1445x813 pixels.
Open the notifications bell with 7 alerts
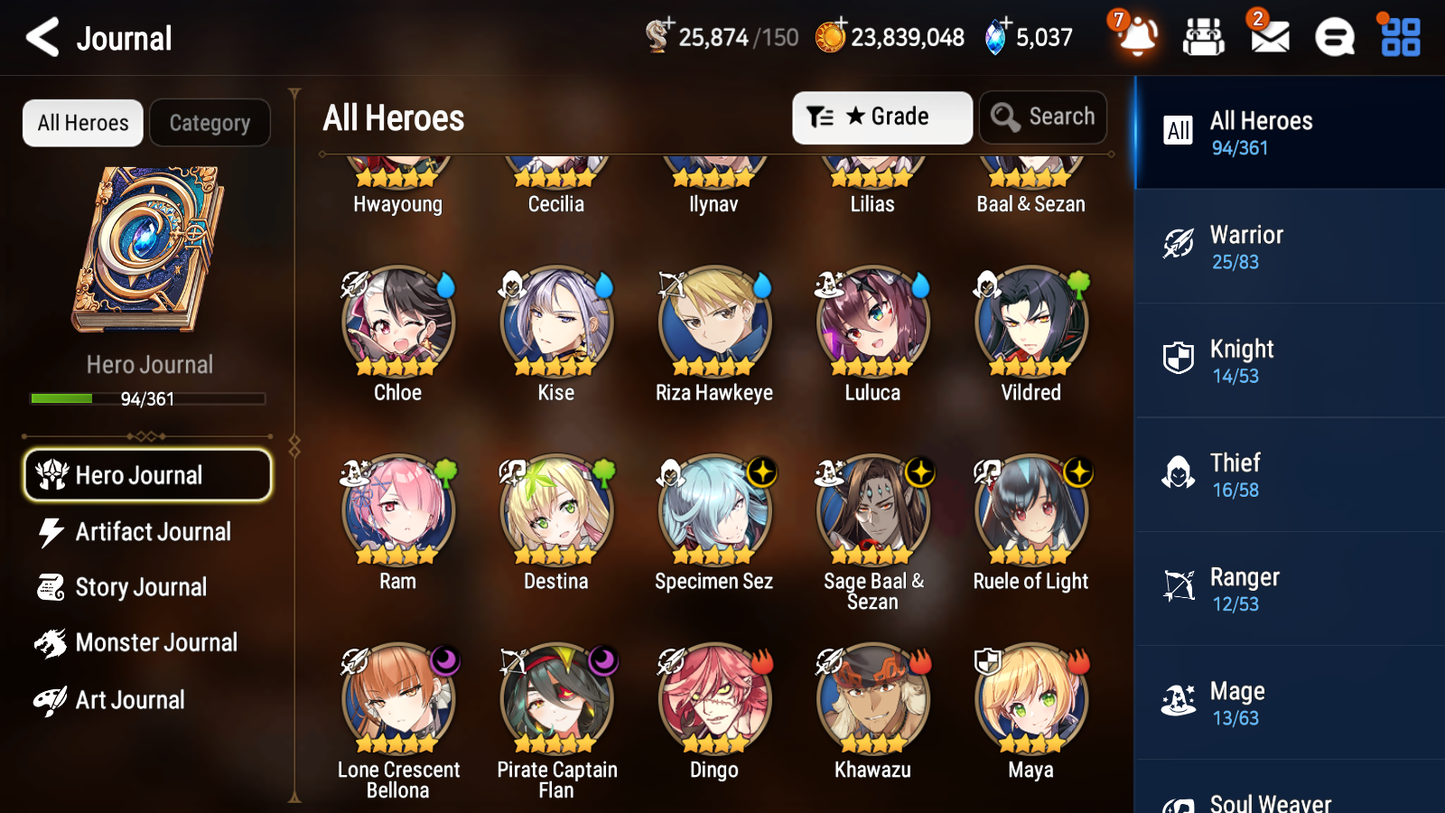coord(1135,36)
